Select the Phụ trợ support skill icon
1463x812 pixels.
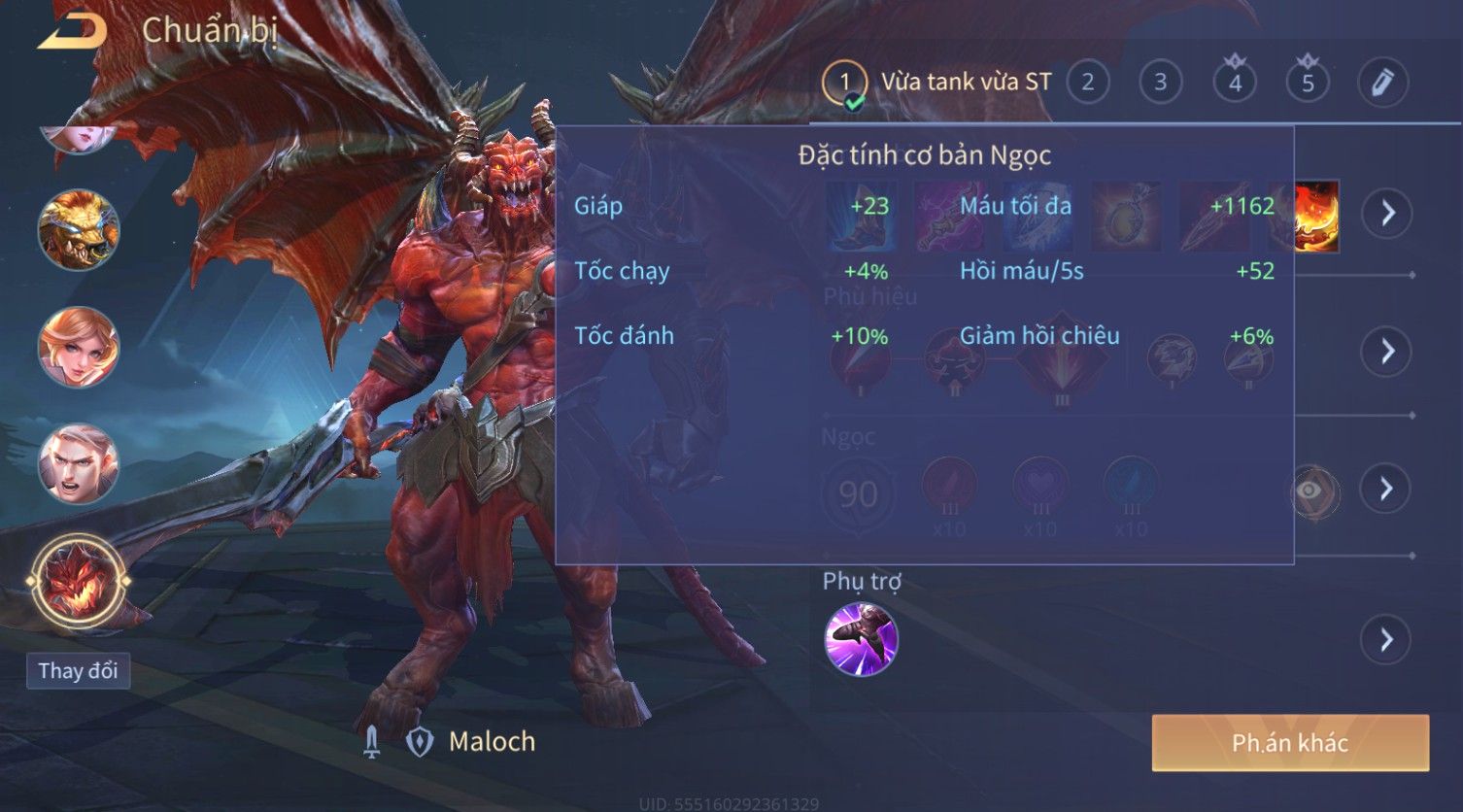861,639
